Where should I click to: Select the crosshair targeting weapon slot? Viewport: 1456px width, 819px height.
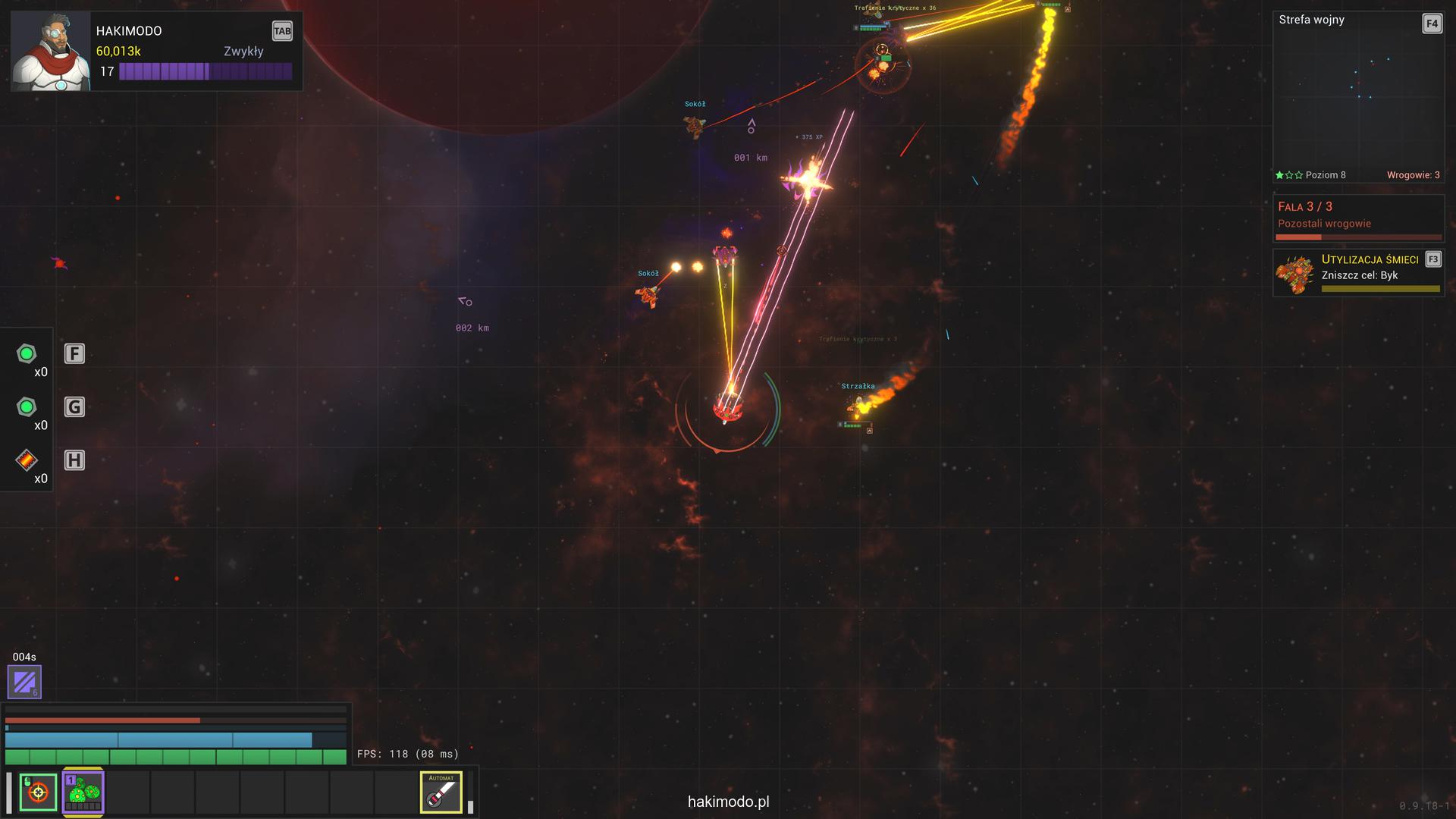(x=38, y=792)
